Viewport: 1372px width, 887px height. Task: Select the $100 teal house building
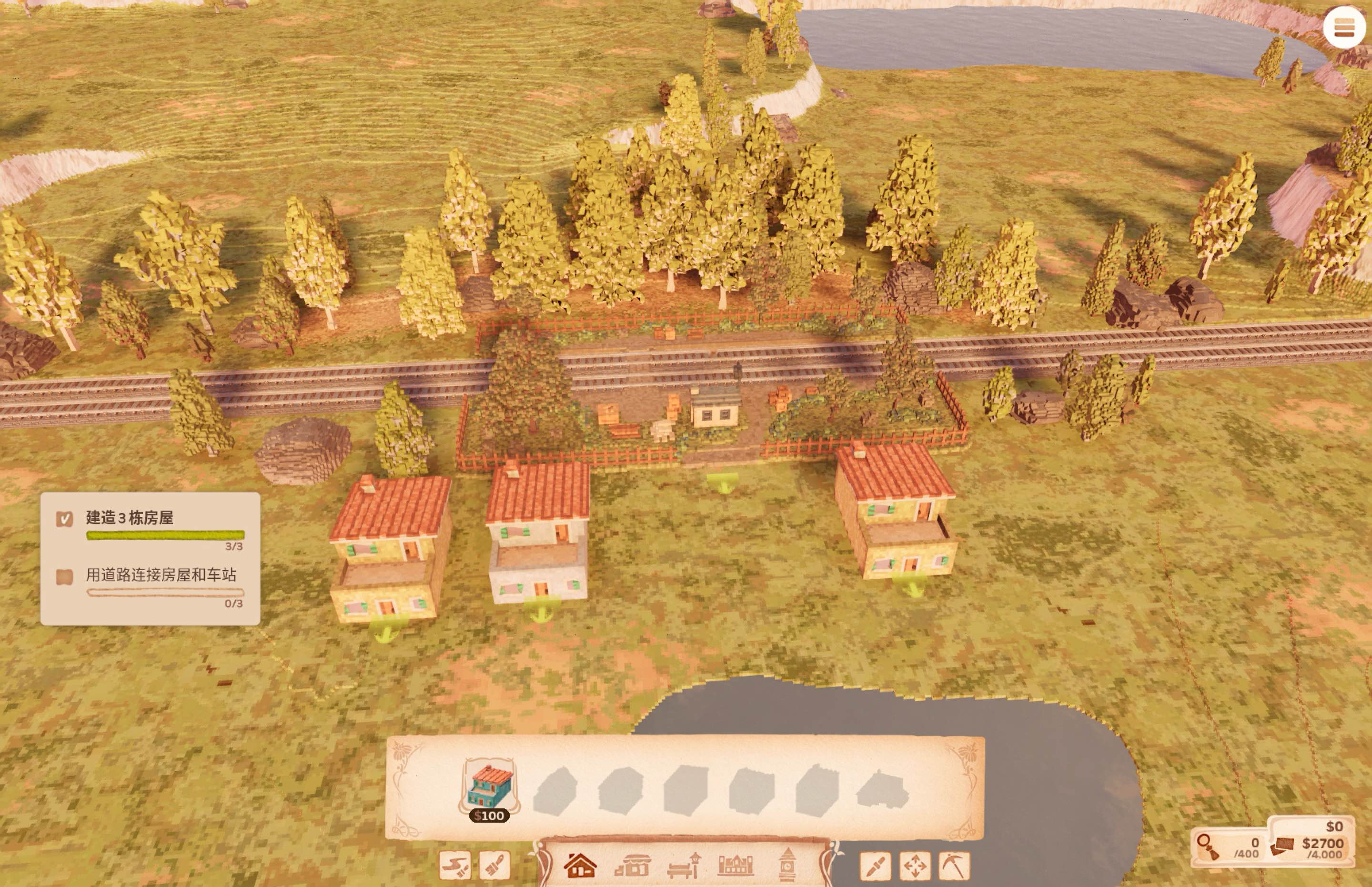tap(490, 785)
